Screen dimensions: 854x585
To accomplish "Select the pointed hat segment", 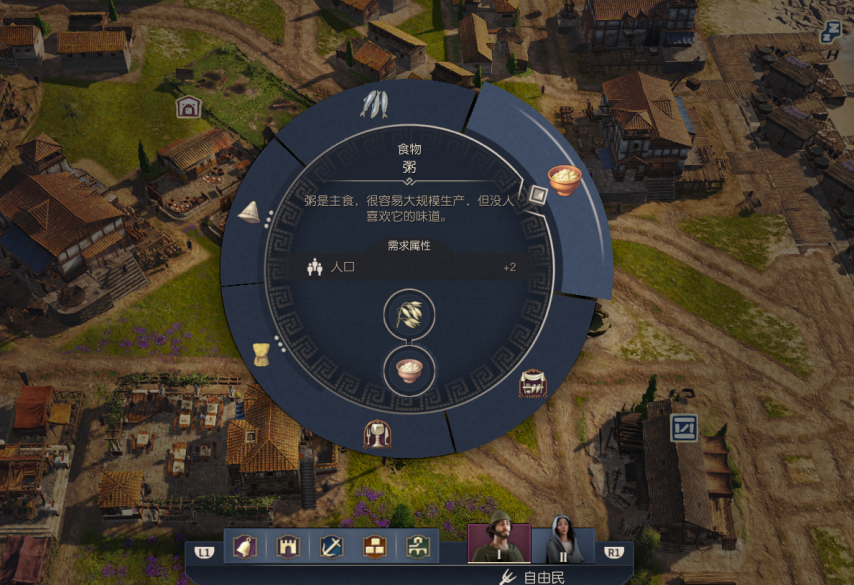I will (250, 212).
